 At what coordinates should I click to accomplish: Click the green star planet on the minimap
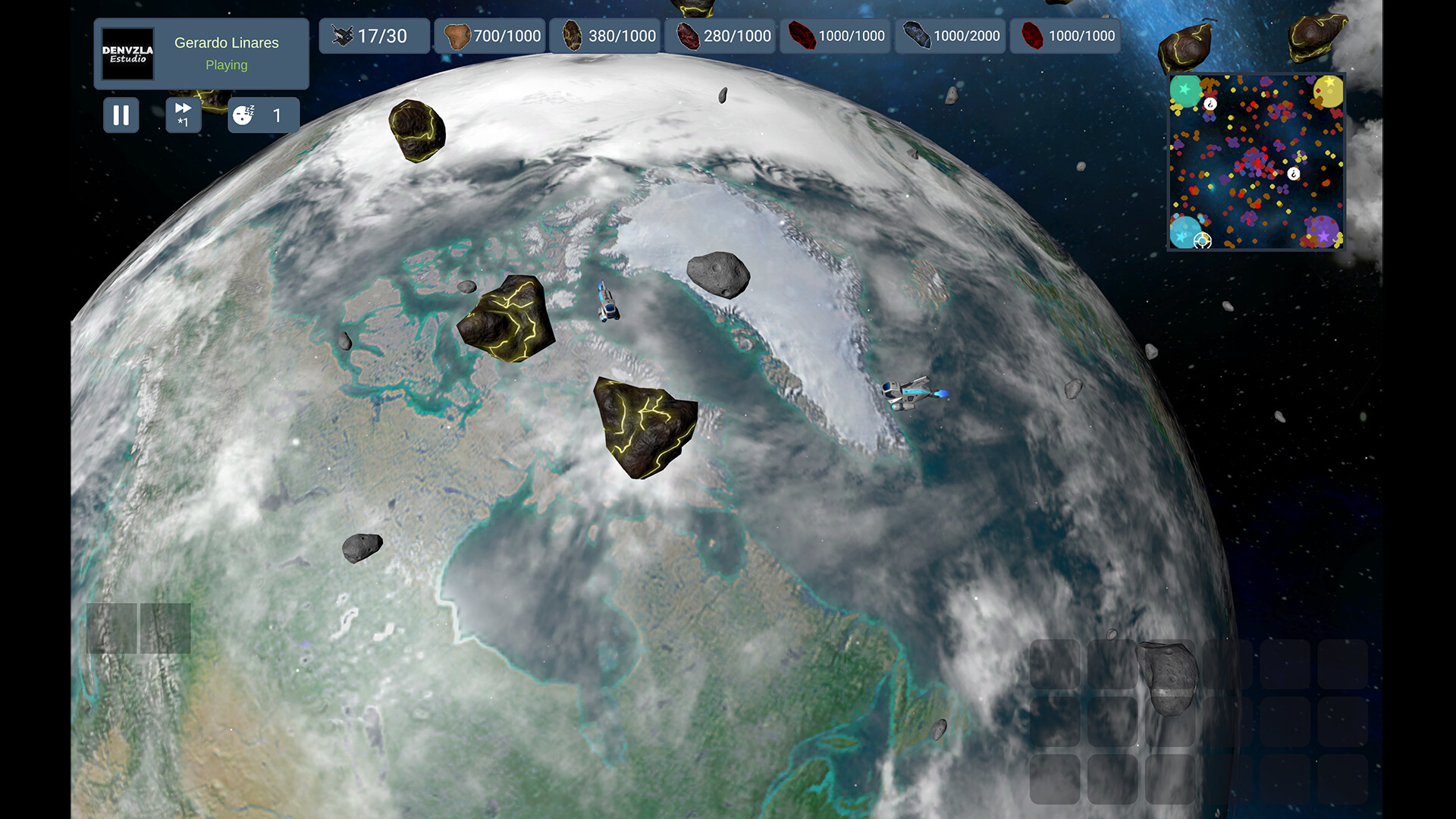[x=1183, y=89]
